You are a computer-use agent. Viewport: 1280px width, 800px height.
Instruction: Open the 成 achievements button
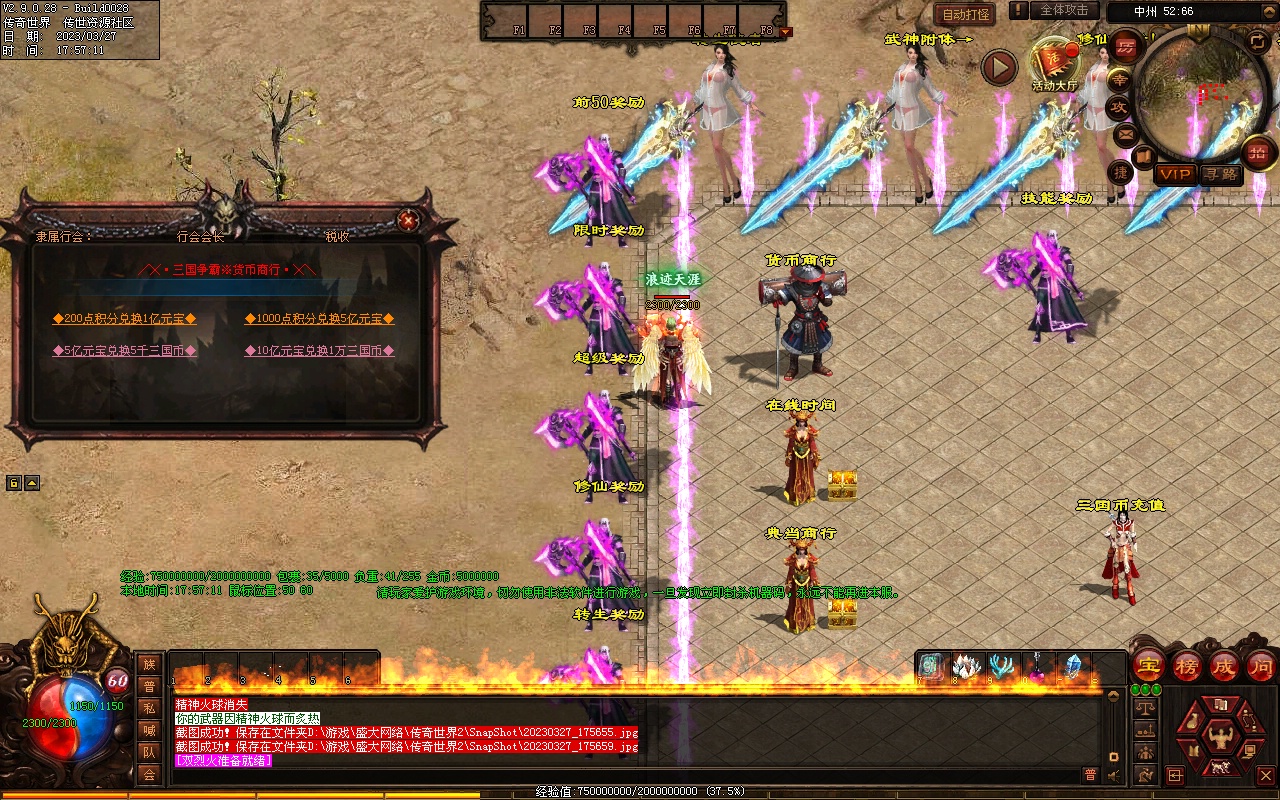pos(1224,665)
